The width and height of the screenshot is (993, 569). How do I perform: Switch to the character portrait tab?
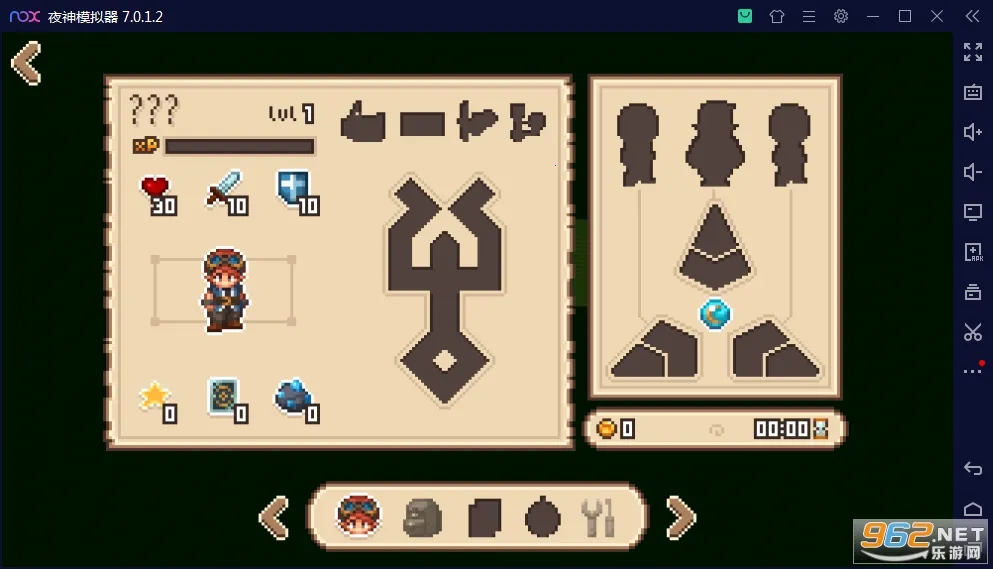(359, 516)
